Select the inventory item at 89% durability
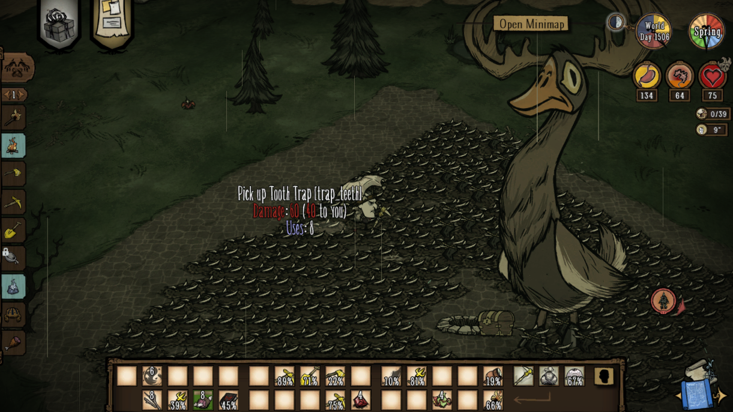This screenshot has height=412, width=733. [x=284, y=377]
